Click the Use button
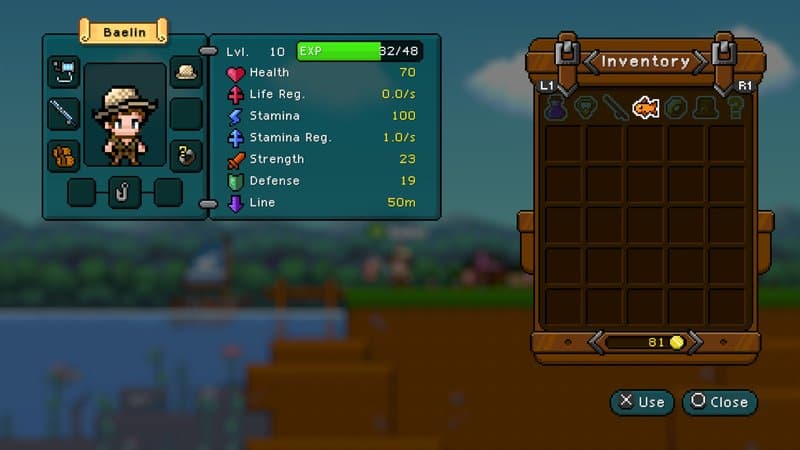800x450 pixels. [x=641, y=402]
